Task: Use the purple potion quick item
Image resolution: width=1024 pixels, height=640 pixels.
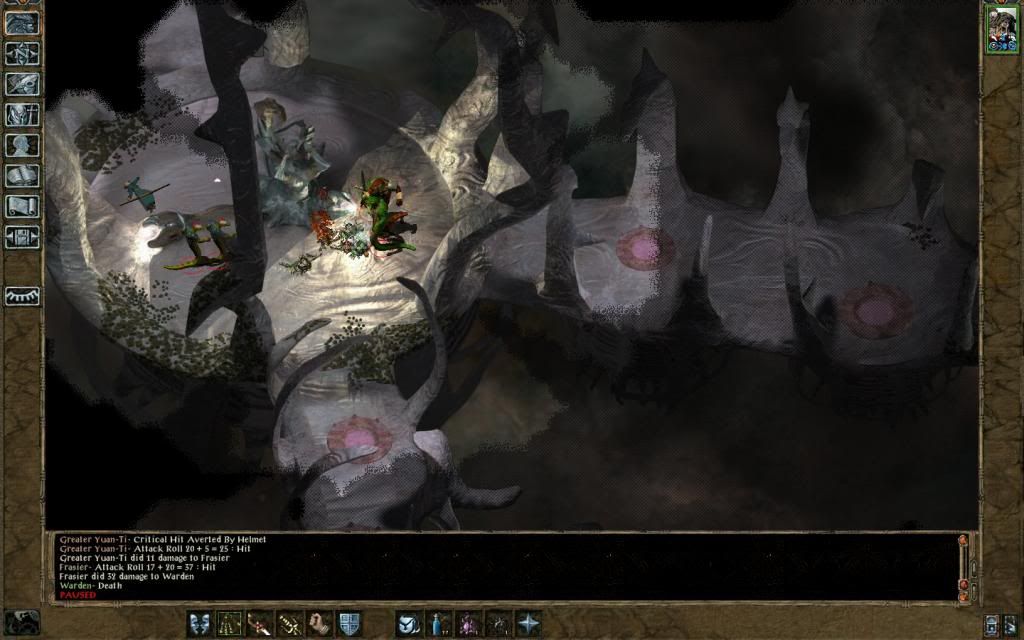Action: pos(467,623)
